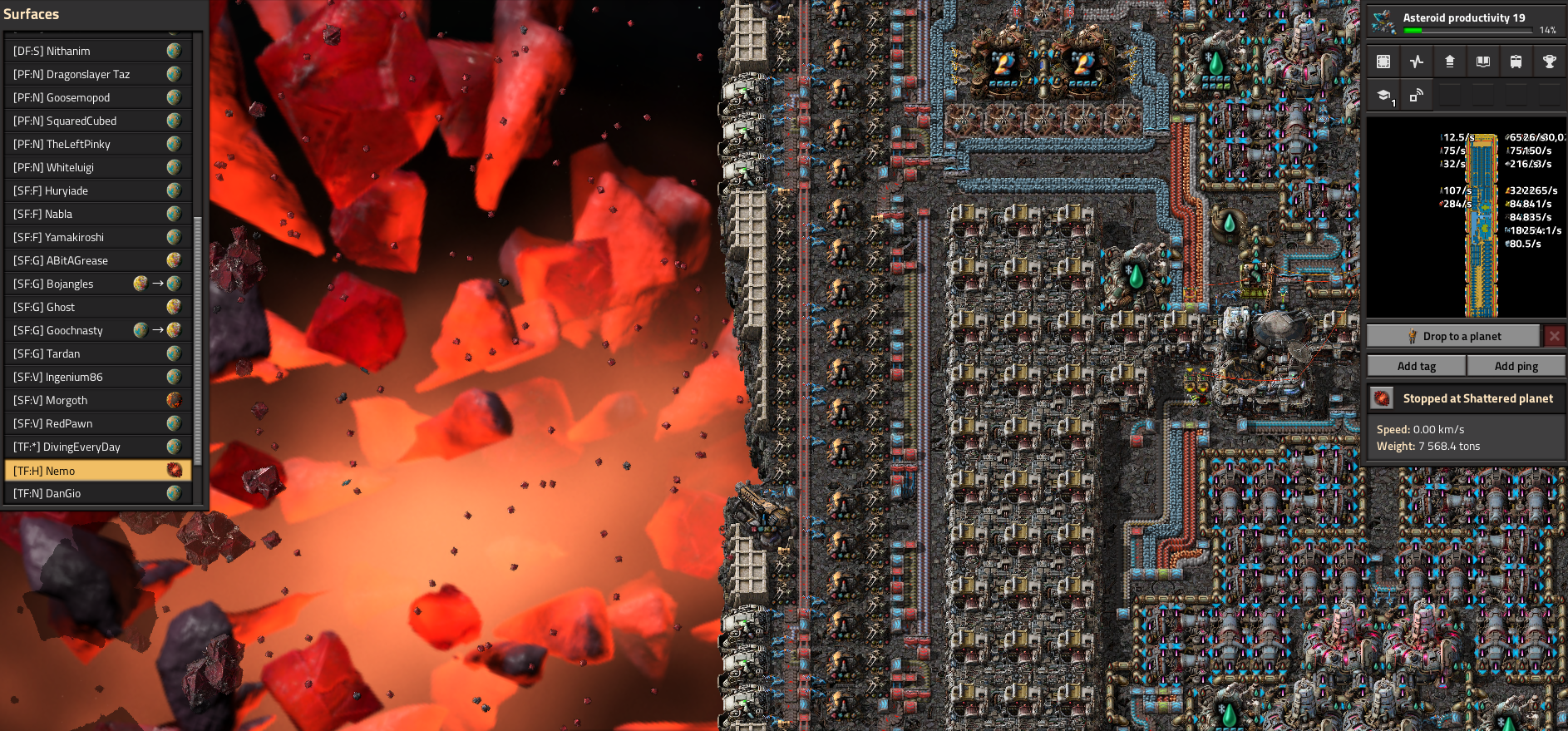Open the open-book Factoriopedia icon
Screen dimensions: 1568x731
1482,62
